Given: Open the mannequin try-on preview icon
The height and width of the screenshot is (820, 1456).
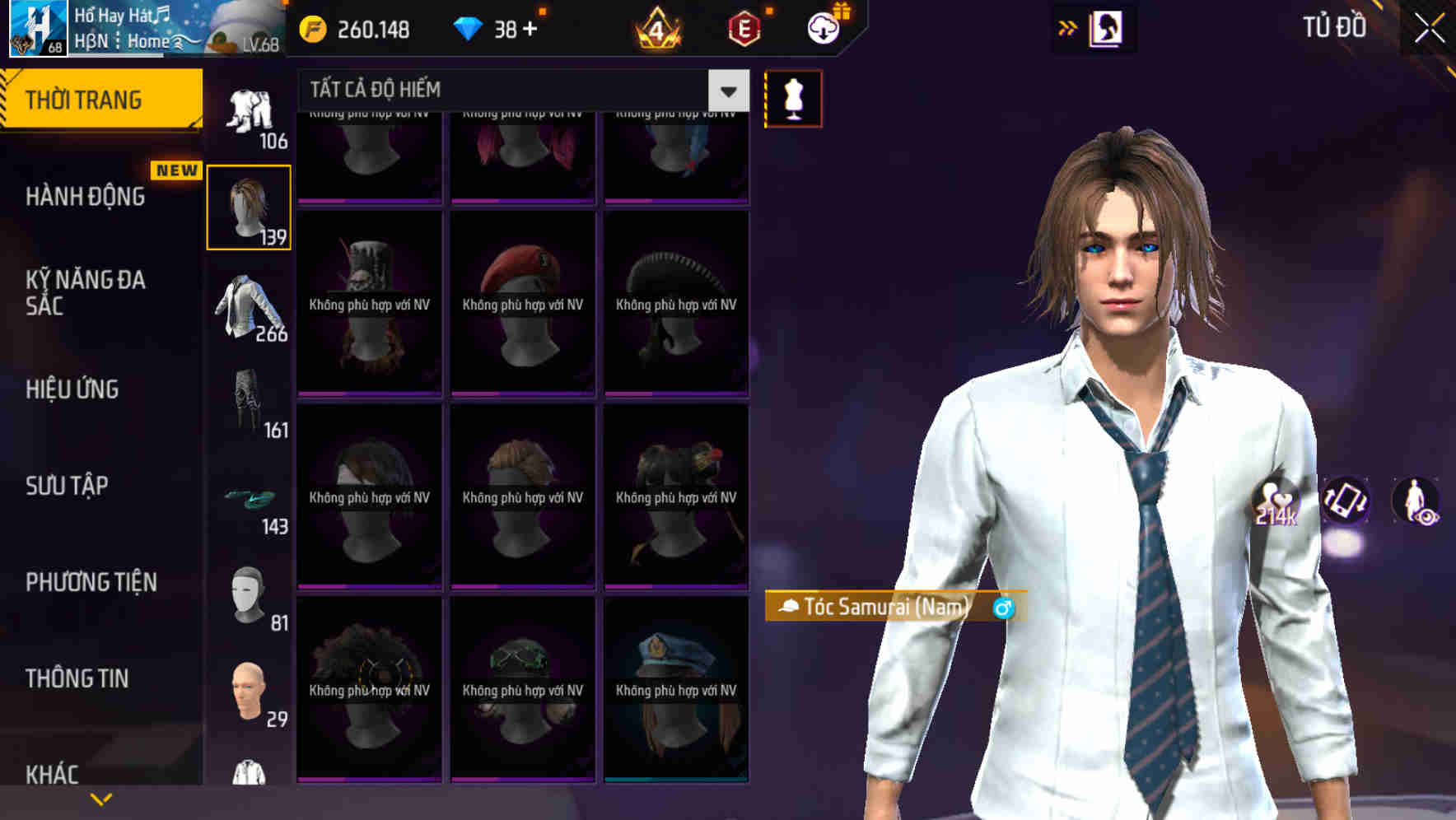Looking at the screenshot, I should (x=792, y=97).
